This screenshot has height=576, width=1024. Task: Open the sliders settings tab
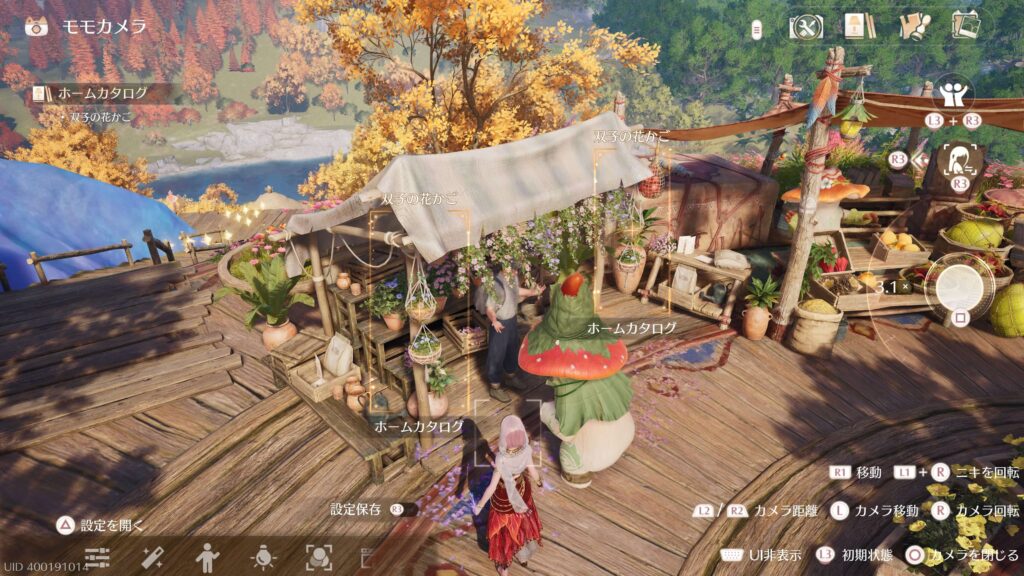[x=97, y=557]
